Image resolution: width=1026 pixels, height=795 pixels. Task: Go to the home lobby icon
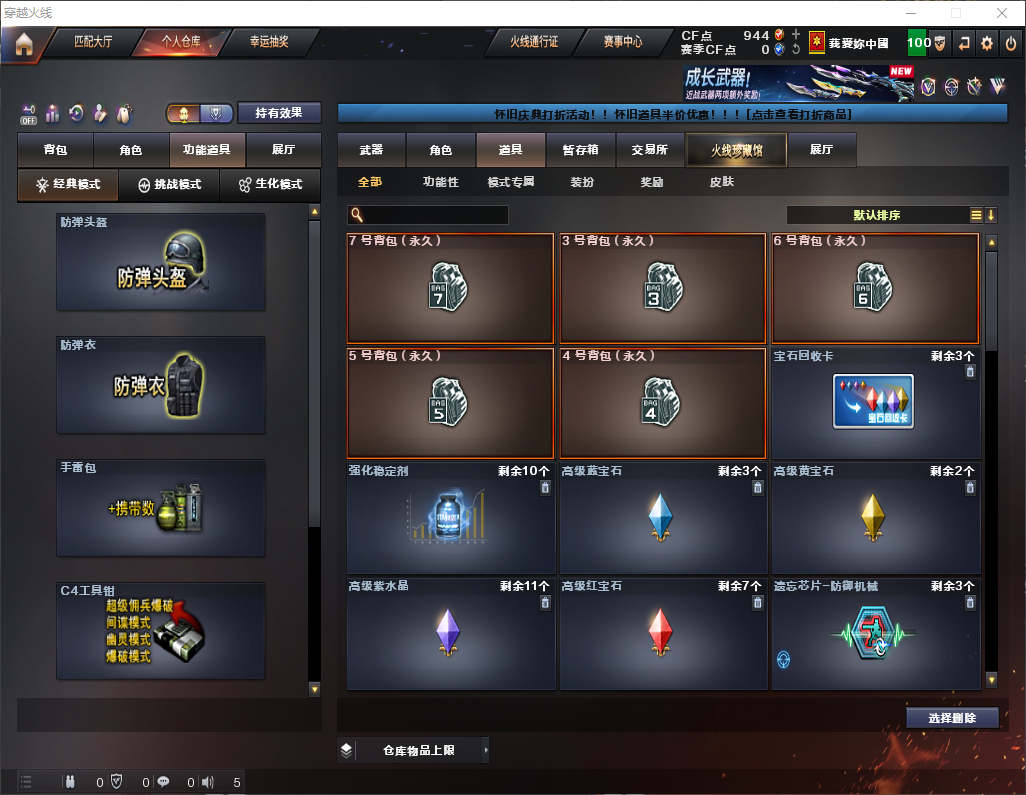[24, 44]
